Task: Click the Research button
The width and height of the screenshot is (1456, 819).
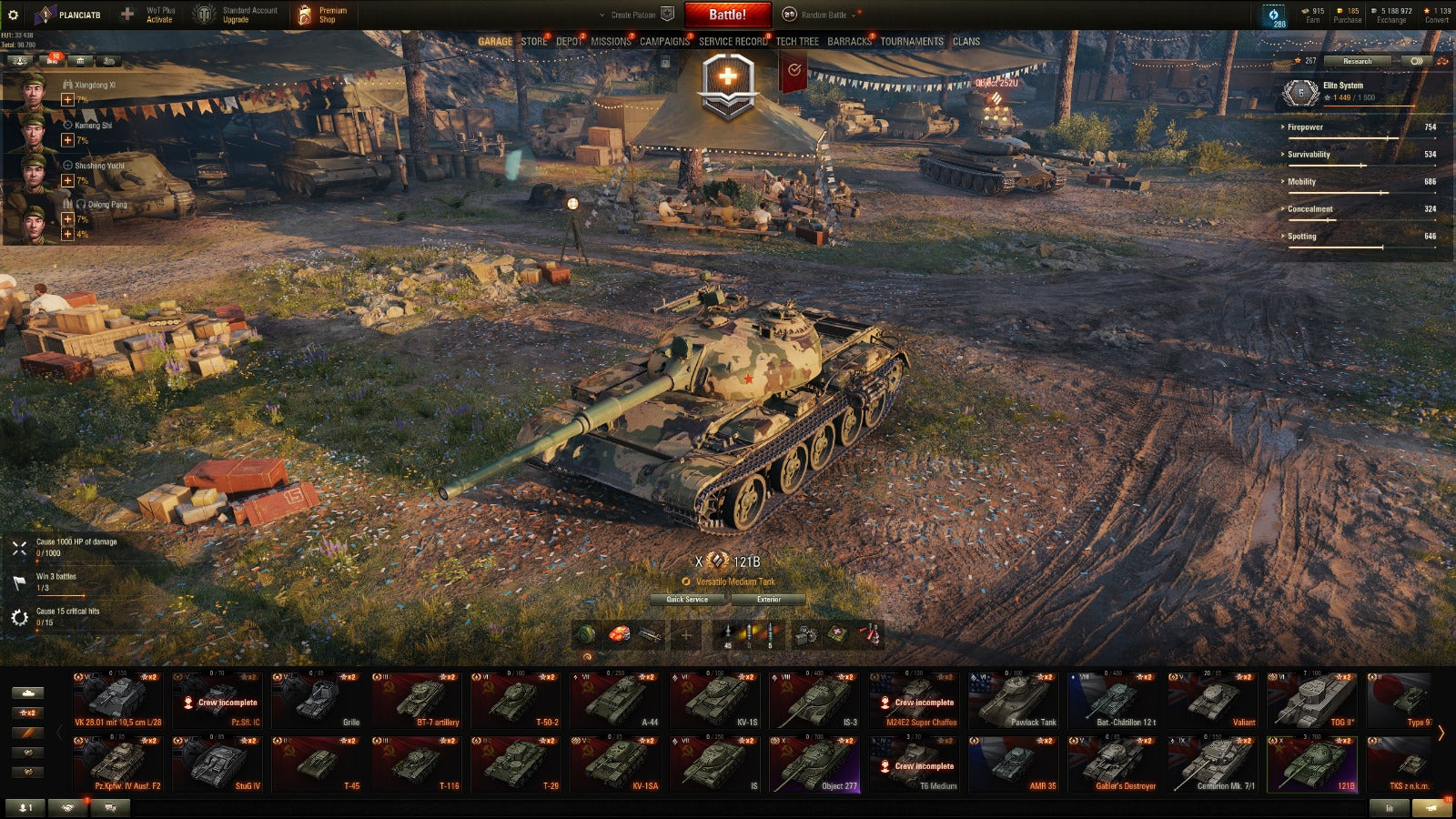Action: click(x=1357, y=61)
